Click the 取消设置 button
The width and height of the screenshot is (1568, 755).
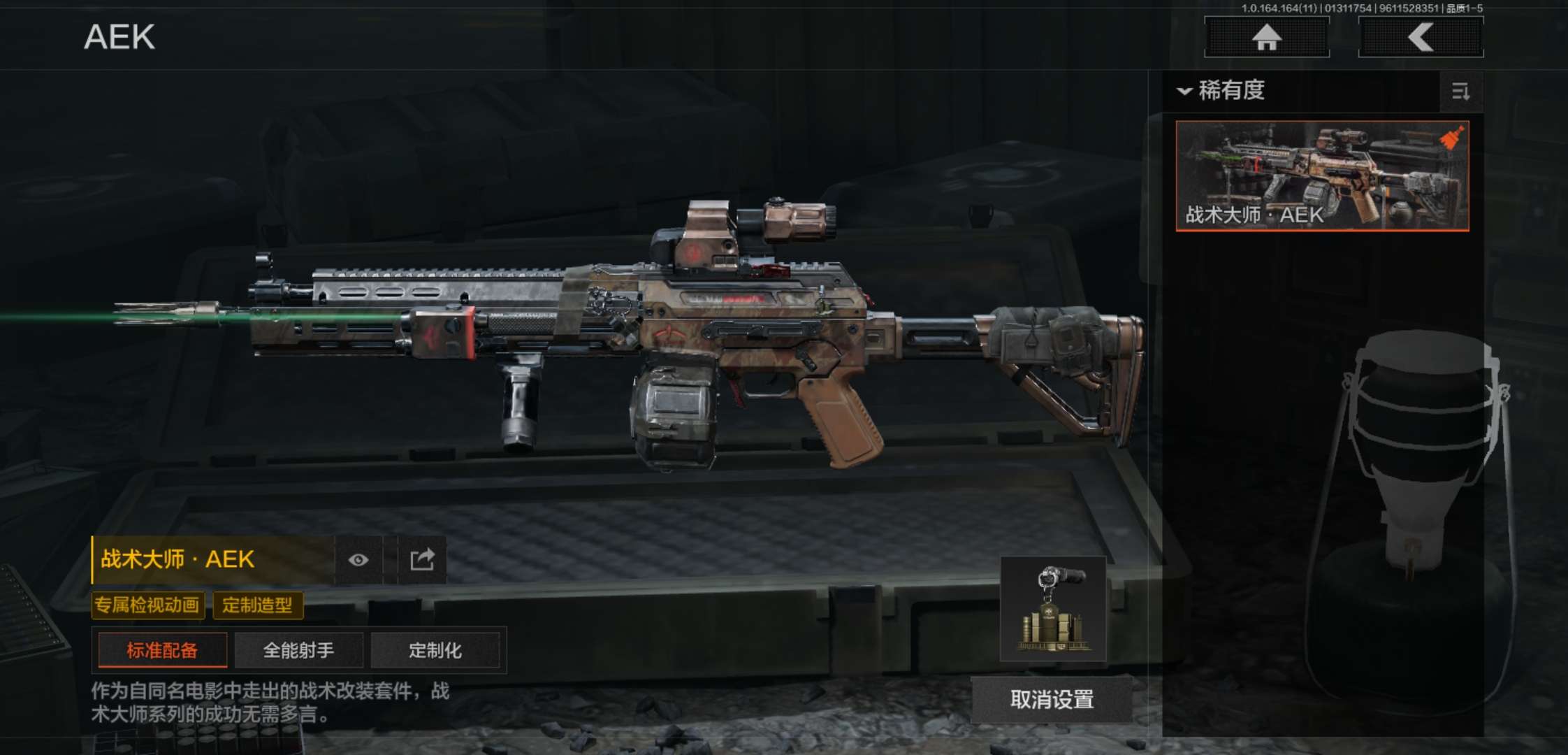click(1052, 699)
